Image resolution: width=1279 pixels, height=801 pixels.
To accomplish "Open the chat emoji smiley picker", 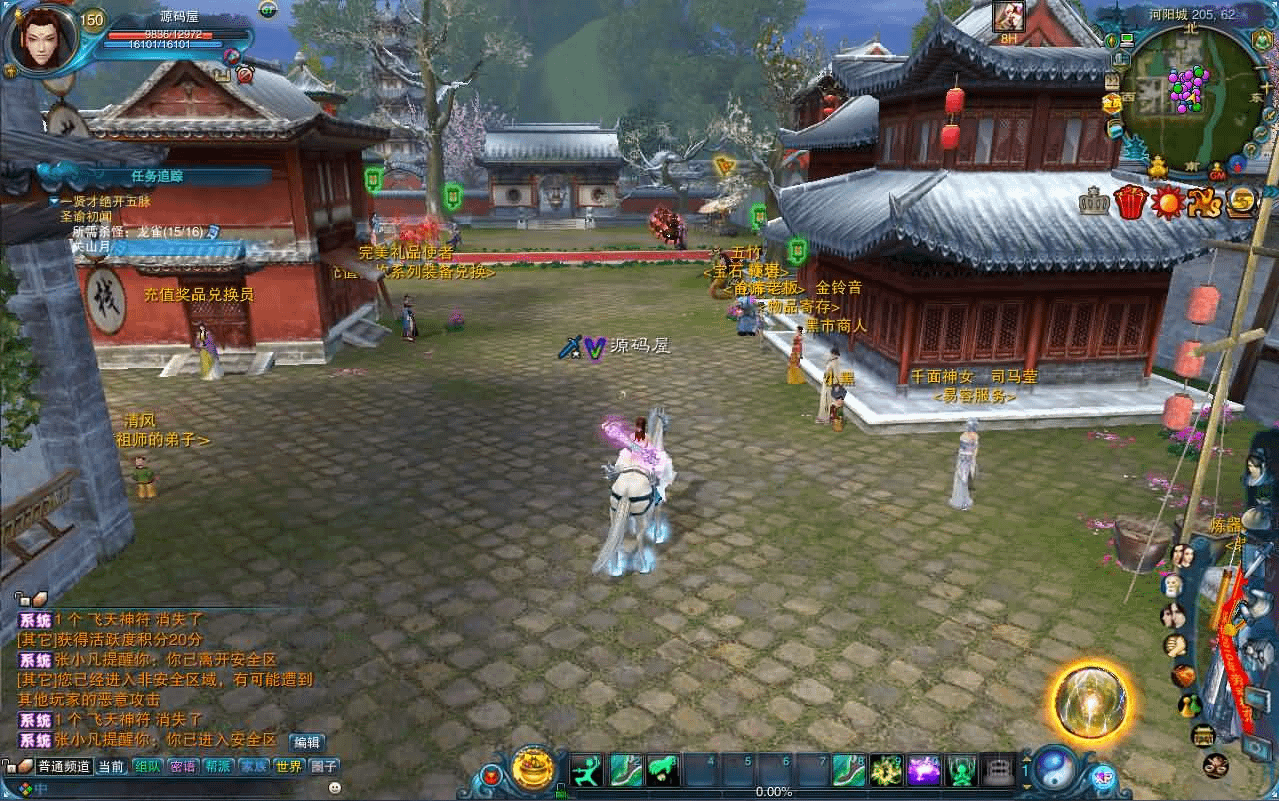I will (335, 789).
